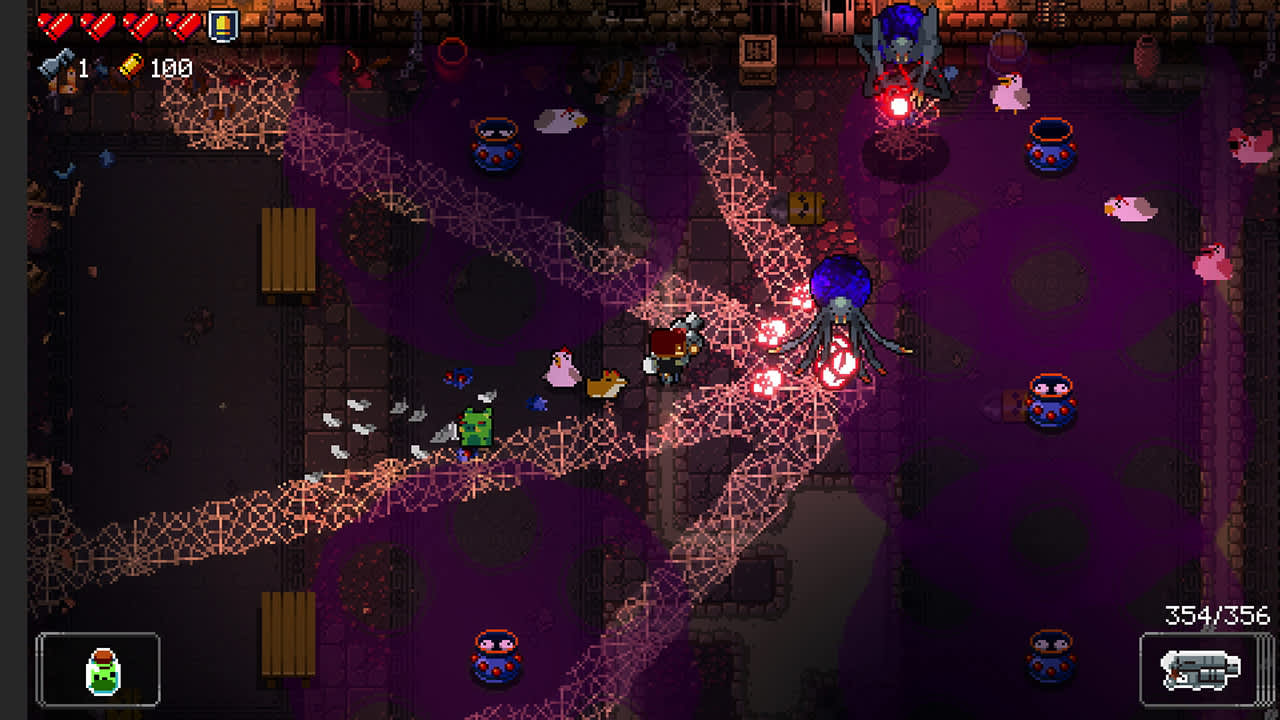Select the key icon beside the count of 1
The image size is (1280, 720).
point(55,68)
